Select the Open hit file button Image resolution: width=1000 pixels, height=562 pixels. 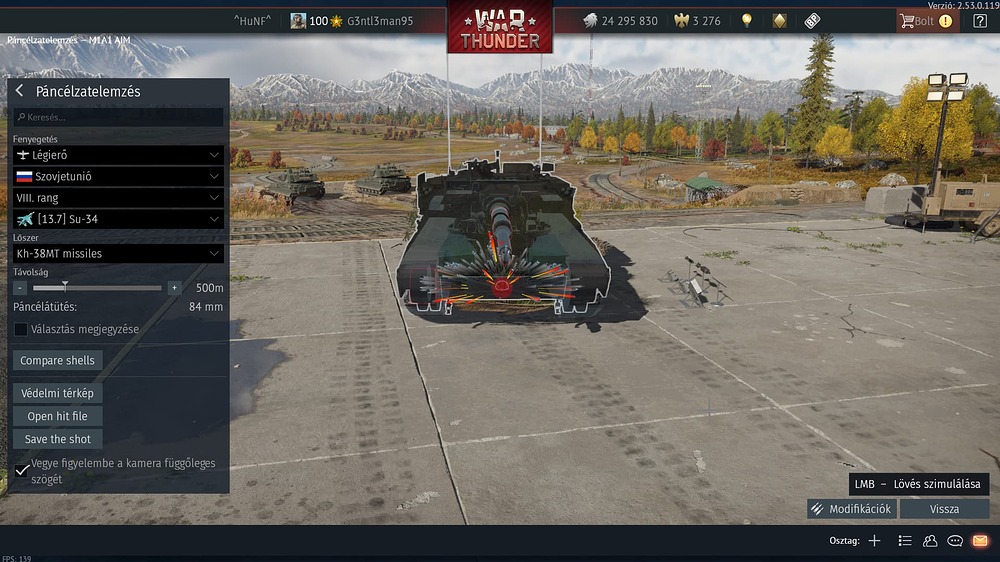point(57,416)
